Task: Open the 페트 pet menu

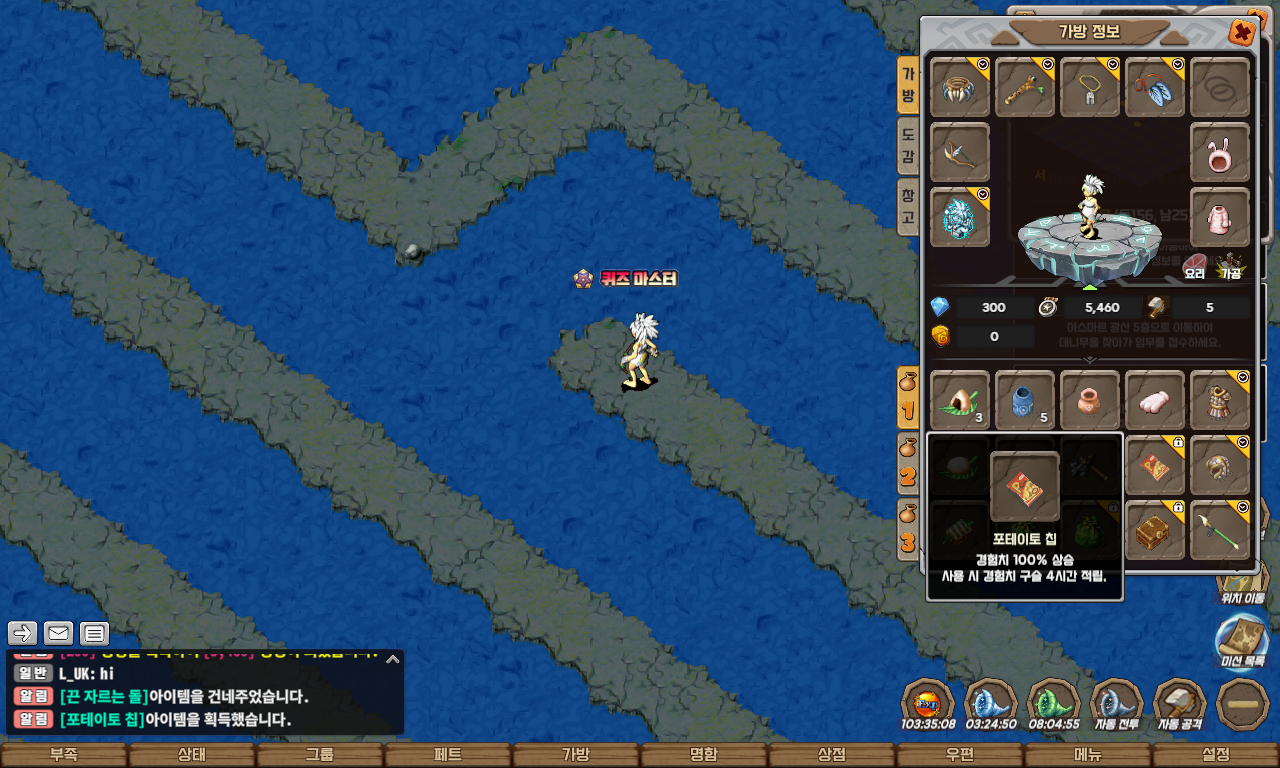Action: [x=448, y=755]
